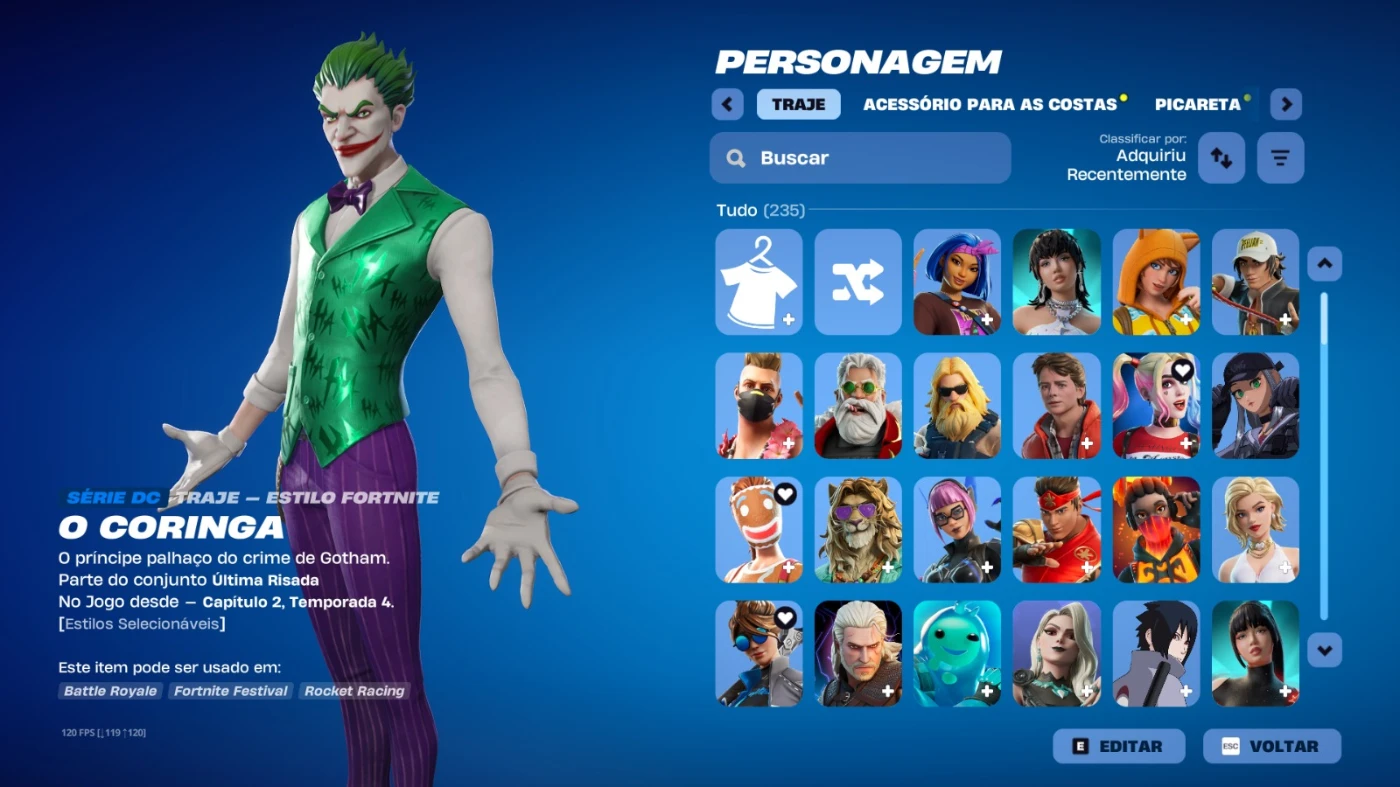Pick the gingerbread man outfit tile
1400x787 pixels.
[759, 530]
